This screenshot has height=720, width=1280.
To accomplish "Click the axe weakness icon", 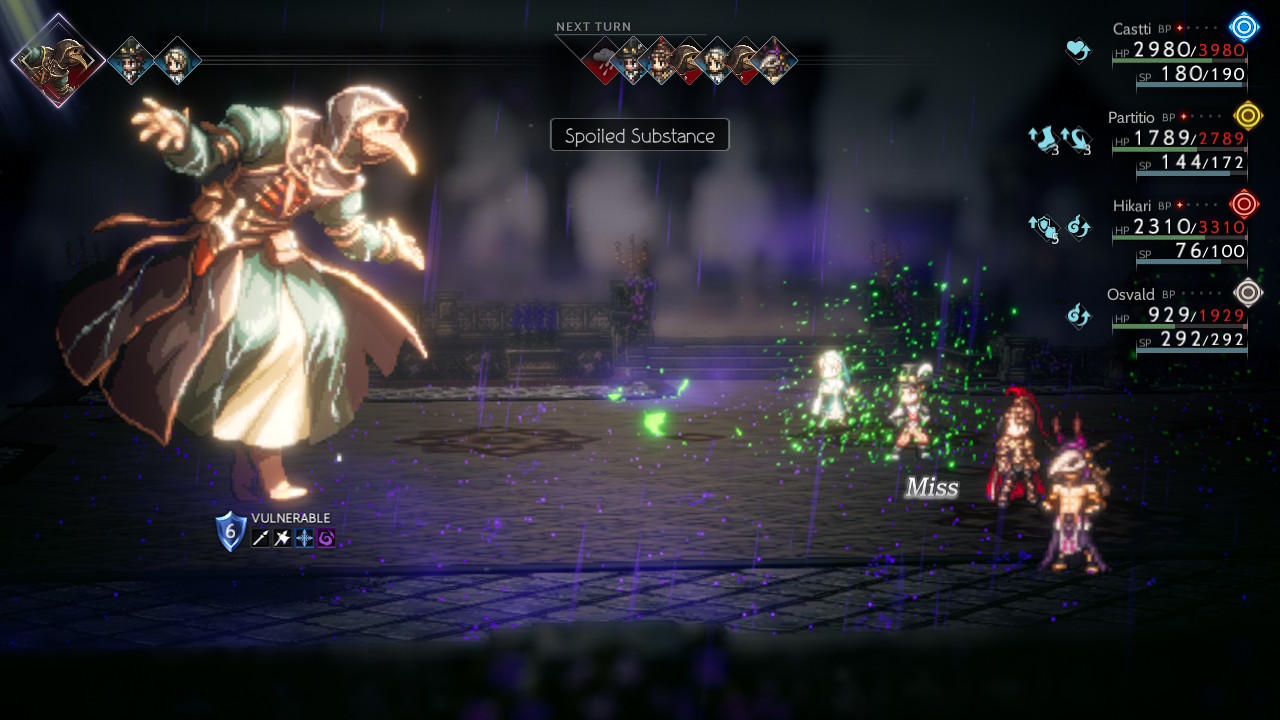I will pos(283,538).
